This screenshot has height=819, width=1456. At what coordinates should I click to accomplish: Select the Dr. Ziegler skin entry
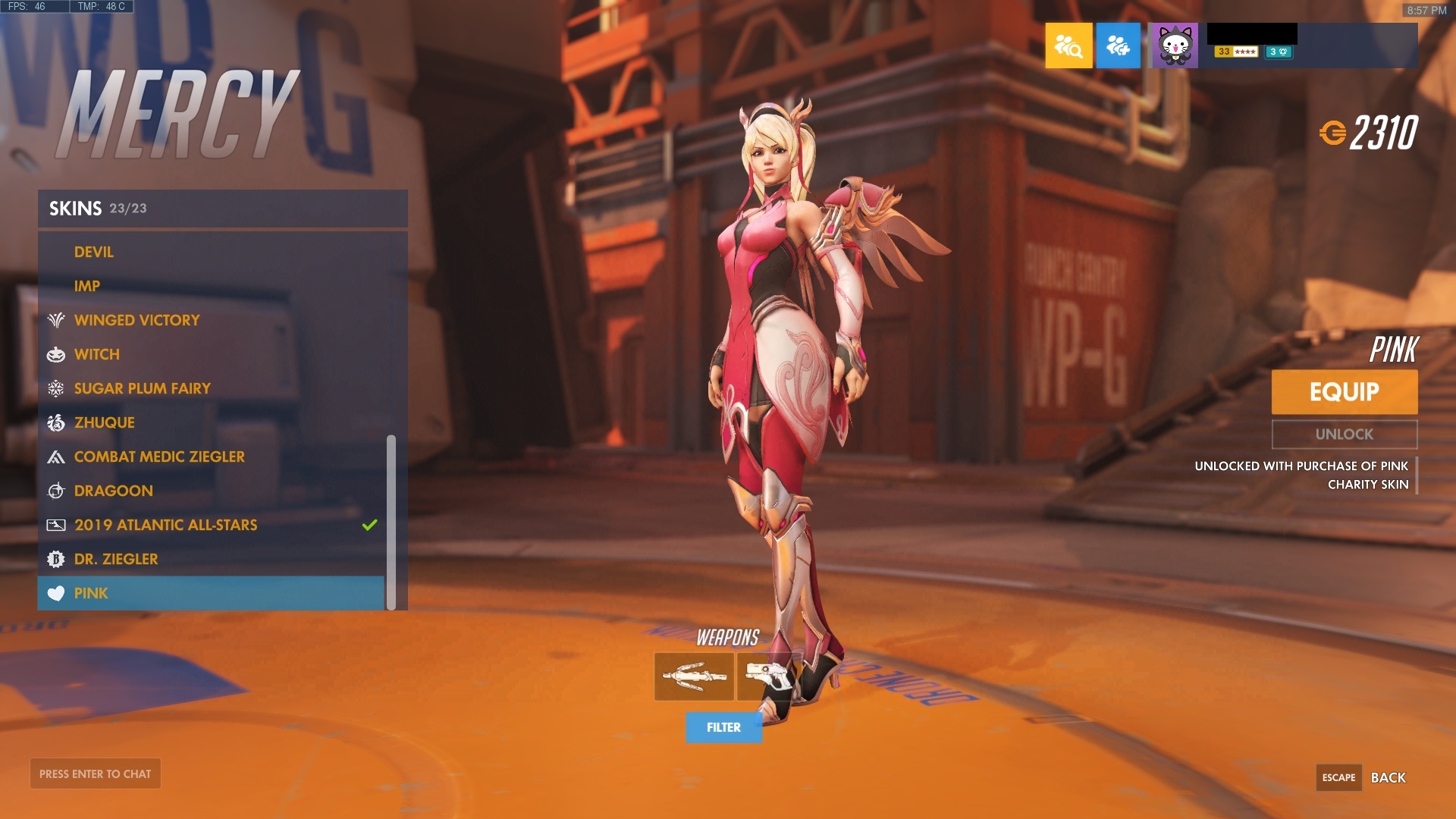(115, 559)
